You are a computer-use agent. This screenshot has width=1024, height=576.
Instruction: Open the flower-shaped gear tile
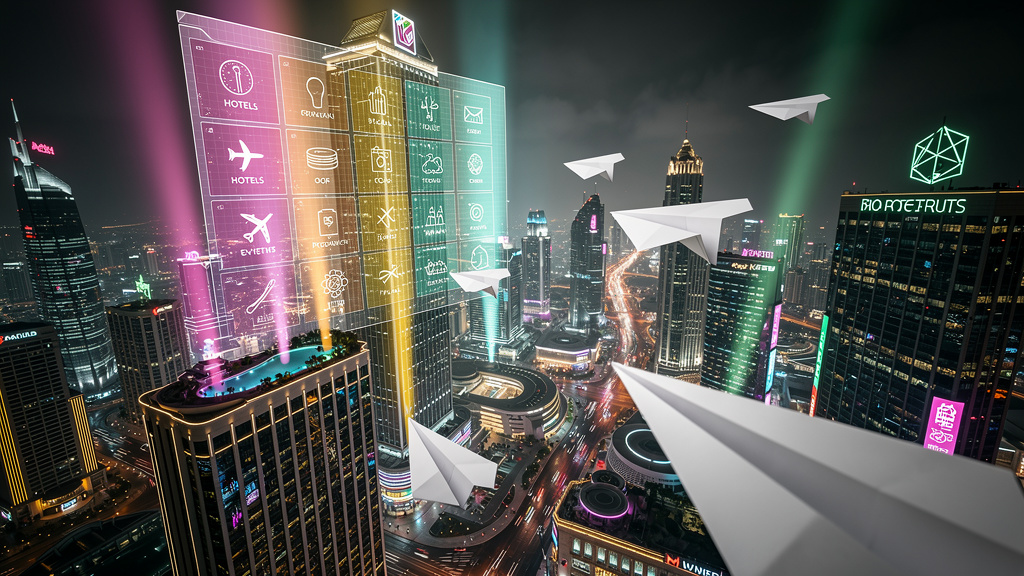coord(334,285)
